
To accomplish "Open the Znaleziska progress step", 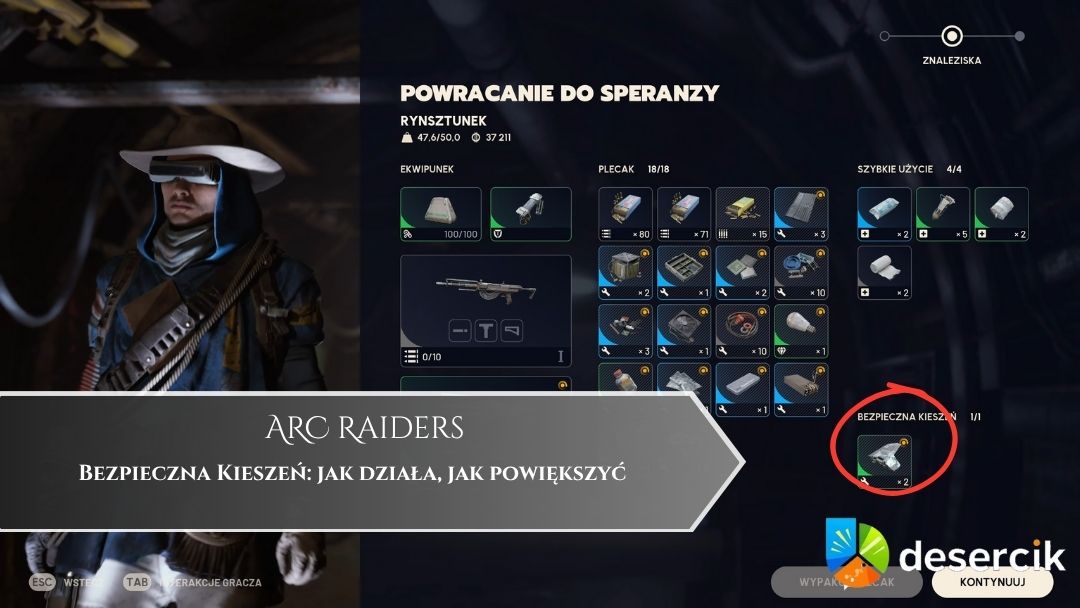I will pos(952,37).
